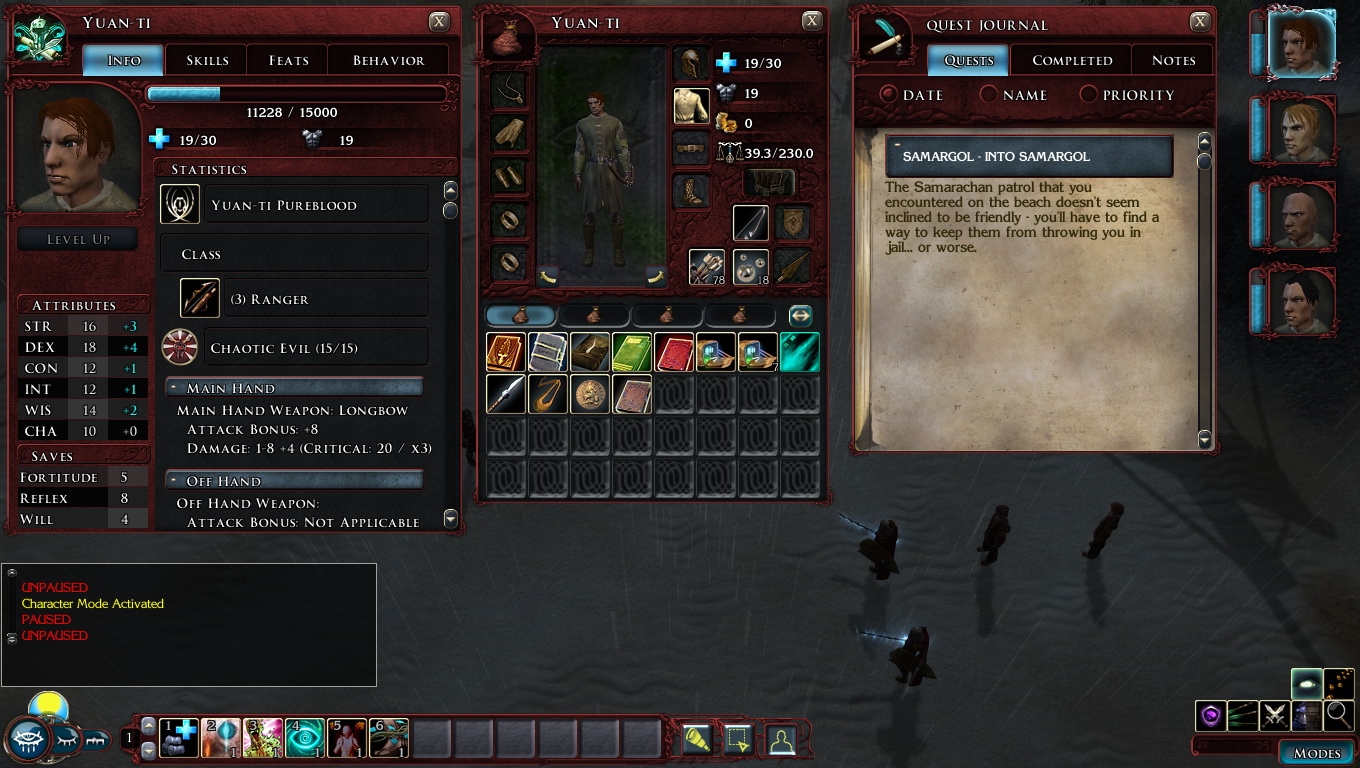Open the Modes panel

[x=1316, y=753]
